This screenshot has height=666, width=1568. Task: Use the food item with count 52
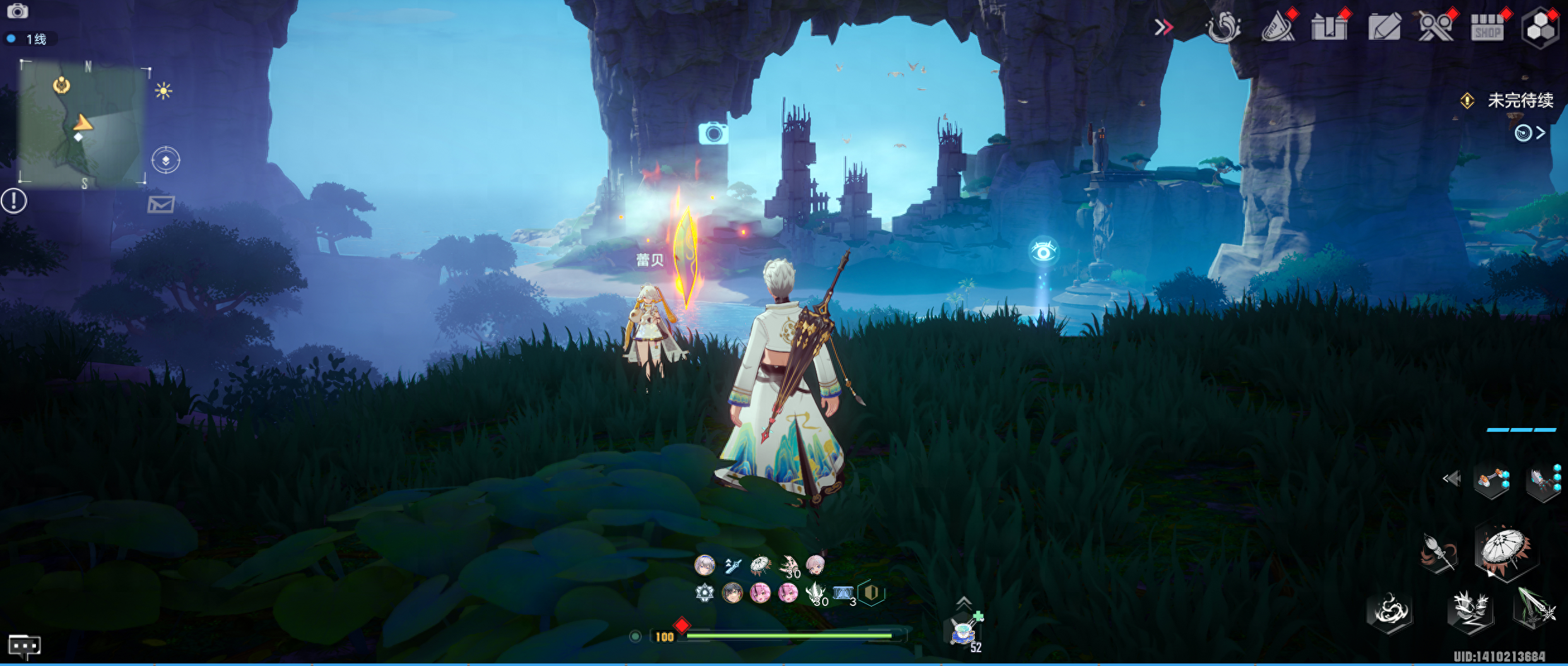pyautogui.click(x=964, y=631)
